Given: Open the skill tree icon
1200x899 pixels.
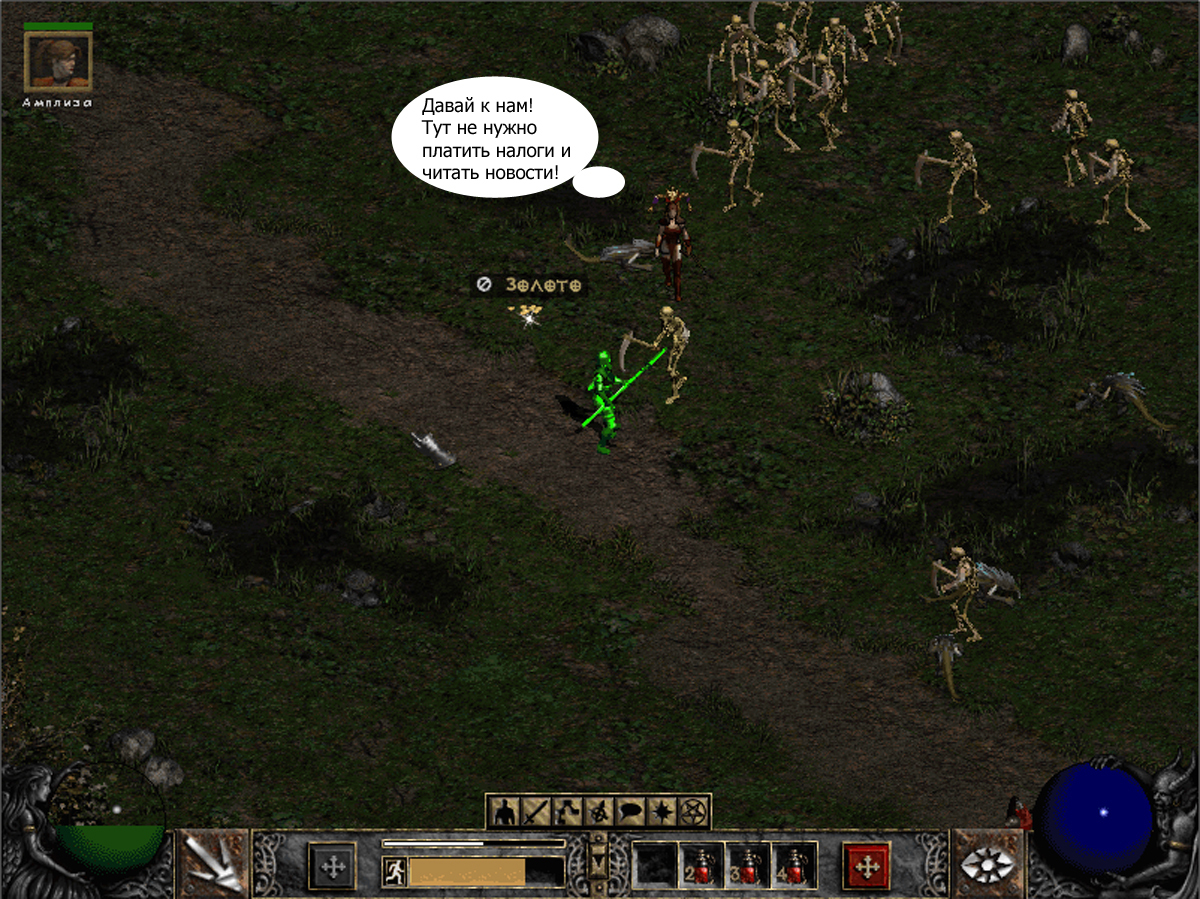Looking at the screenshot, I should [x=567, y=812].
